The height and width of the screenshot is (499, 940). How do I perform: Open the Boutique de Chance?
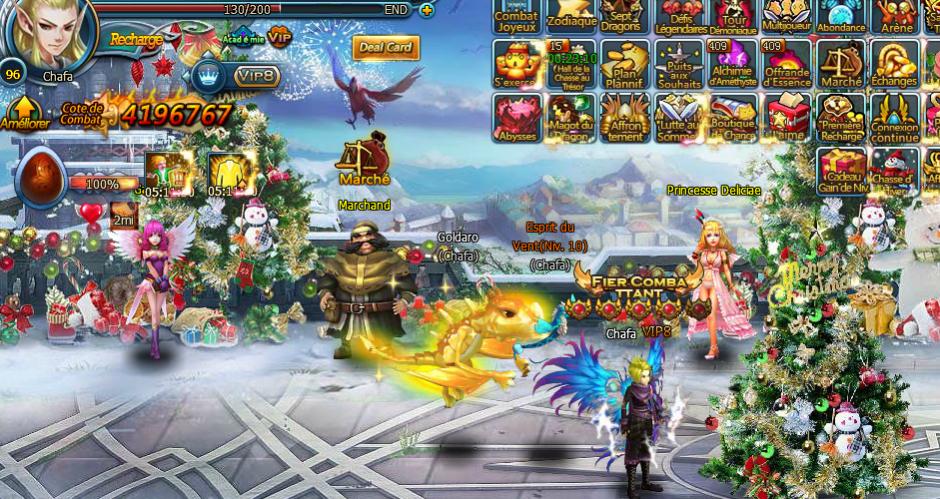click(733, 119)
